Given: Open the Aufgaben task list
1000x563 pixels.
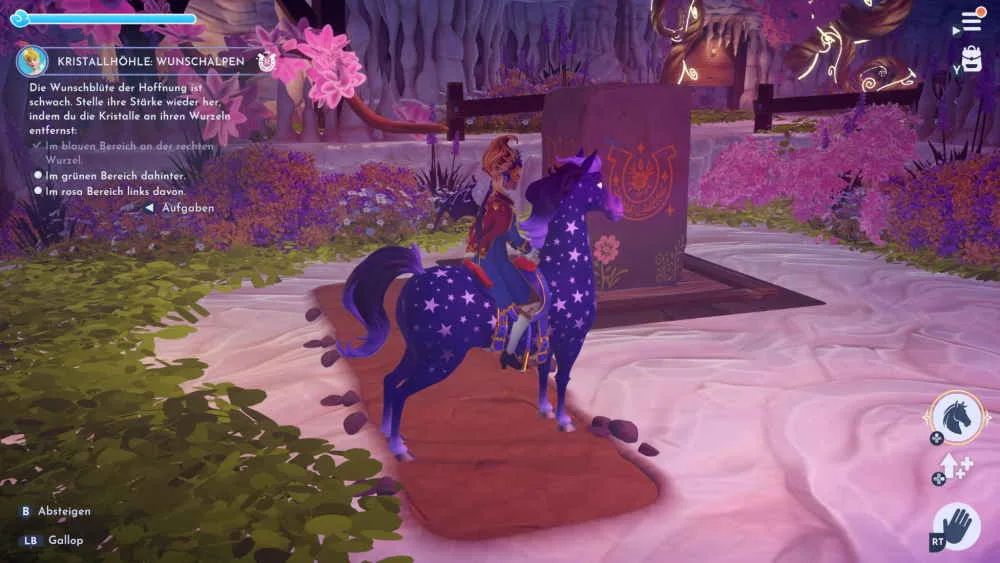Looking at the screenshot, I should point(180,208).
